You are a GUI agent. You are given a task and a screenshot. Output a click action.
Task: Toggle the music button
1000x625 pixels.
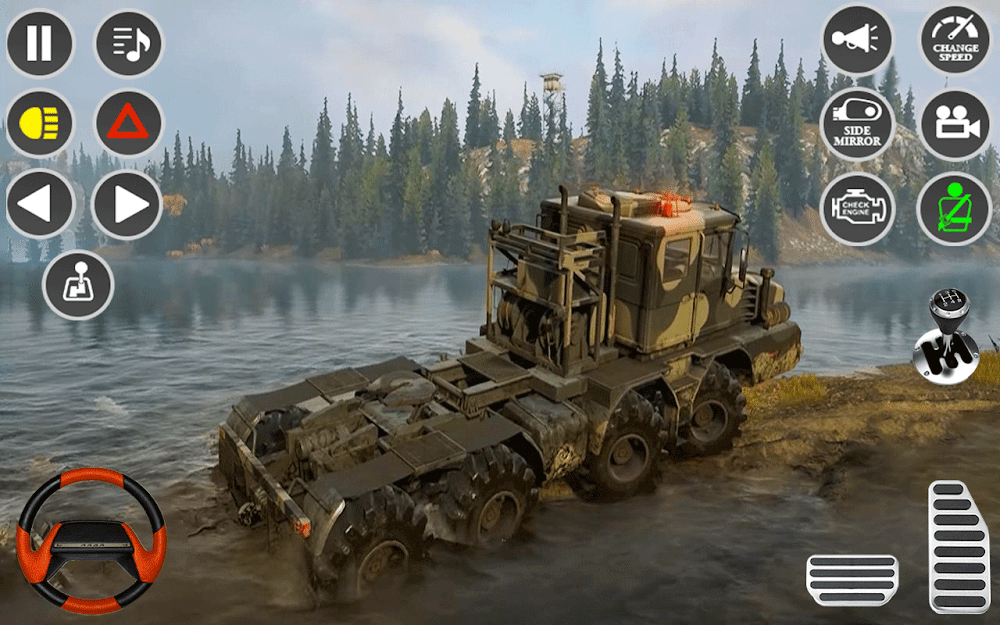coord(129,44)
